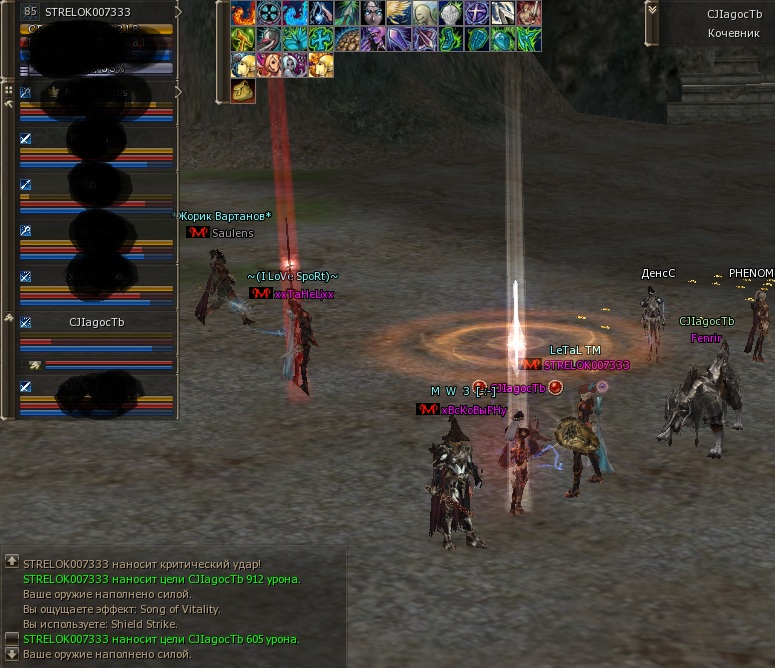The width and height of the screenshot is (775, 668).
Task: Select the CJIagocTb party member row
Action: point(96,323)
